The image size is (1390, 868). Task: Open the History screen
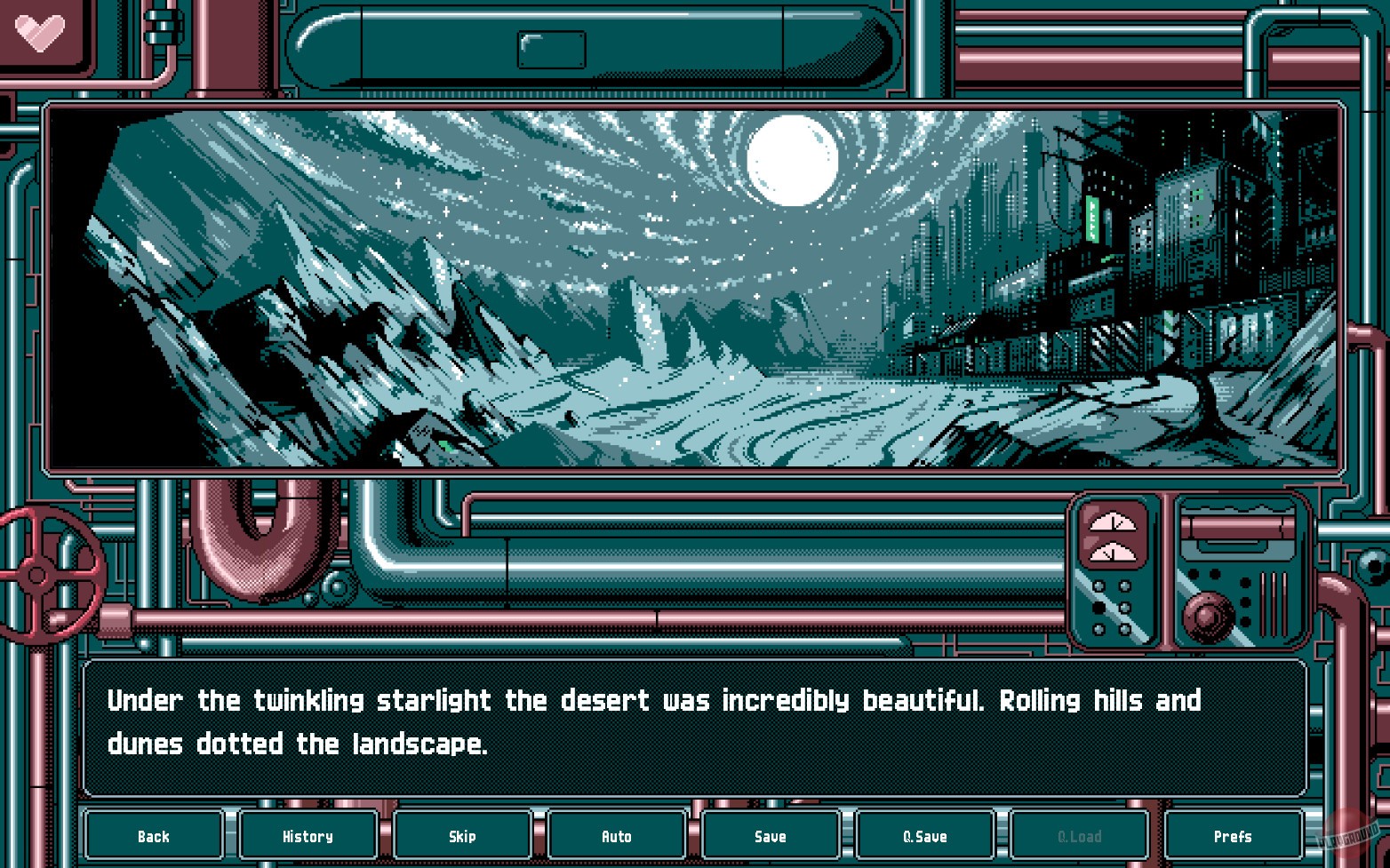[x=307, y=835]
